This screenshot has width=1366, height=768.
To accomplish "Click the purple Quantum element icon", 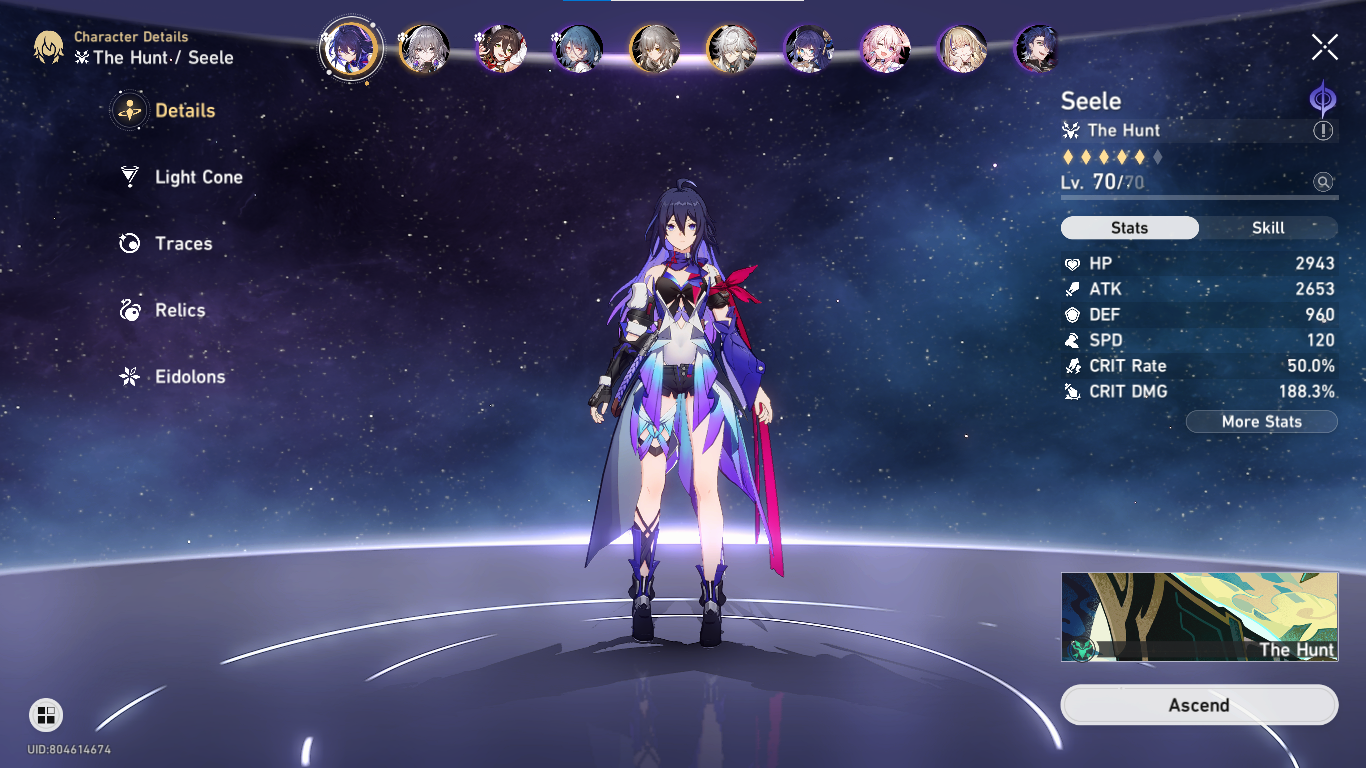I will pos(1323,100).
